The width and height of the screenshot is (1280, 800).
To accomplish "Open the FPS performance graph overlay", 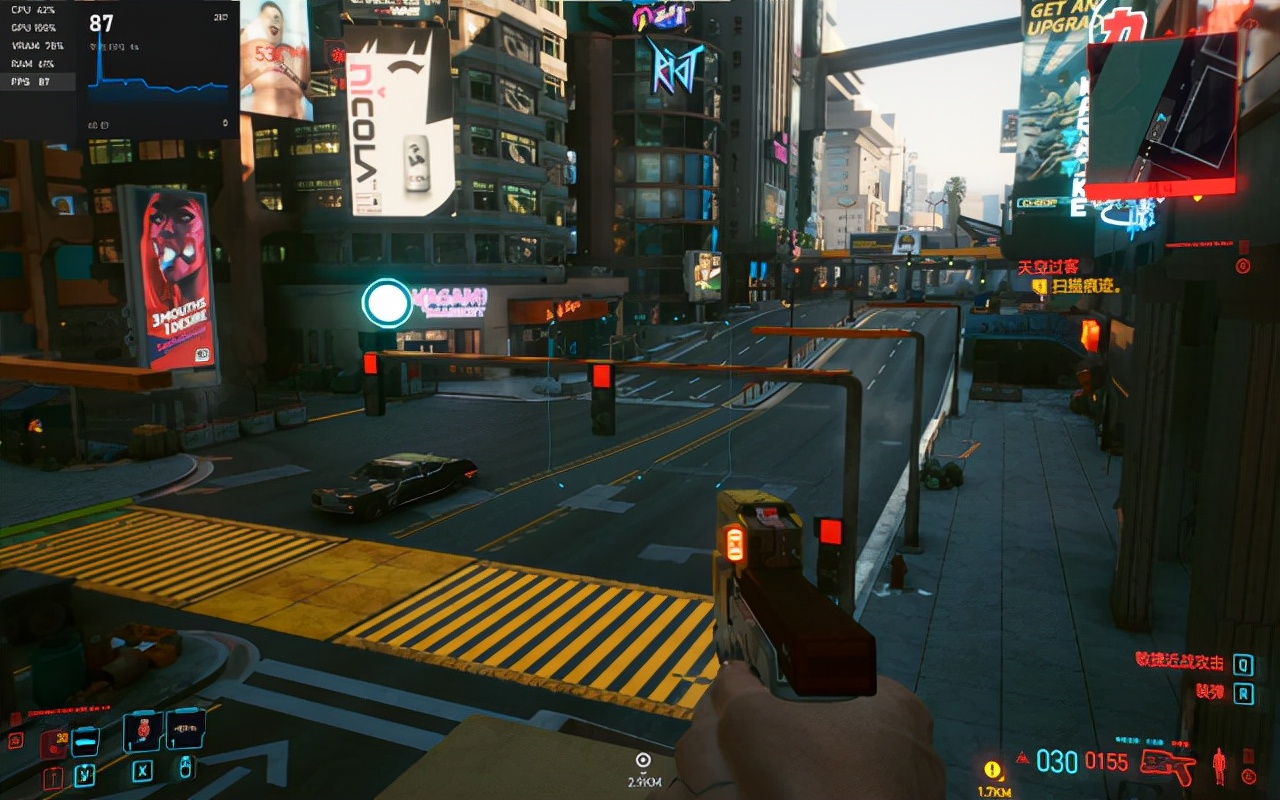I will click(158, 70).
